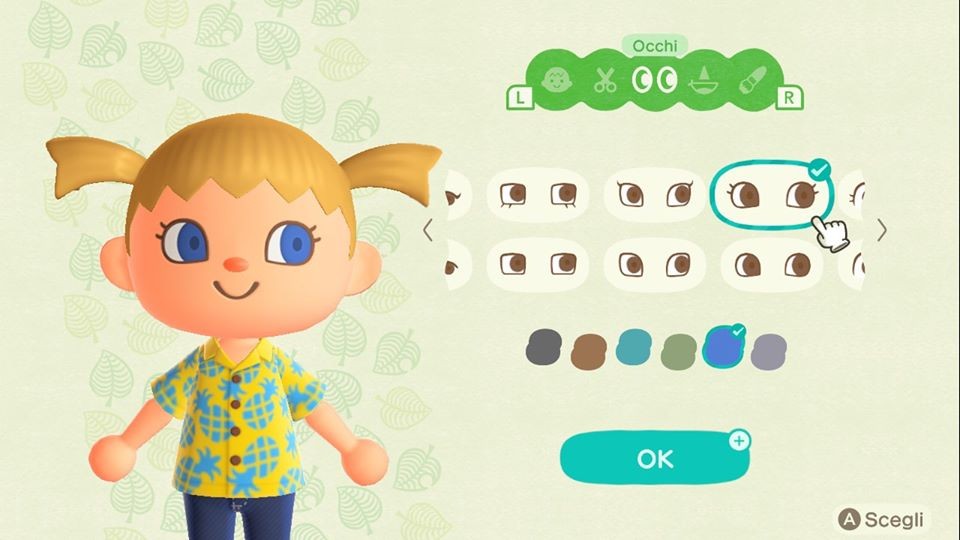The height and width of the screenshot is (540, 960).
Task: Select the checkmarked blue eye color
Action: 723,348
